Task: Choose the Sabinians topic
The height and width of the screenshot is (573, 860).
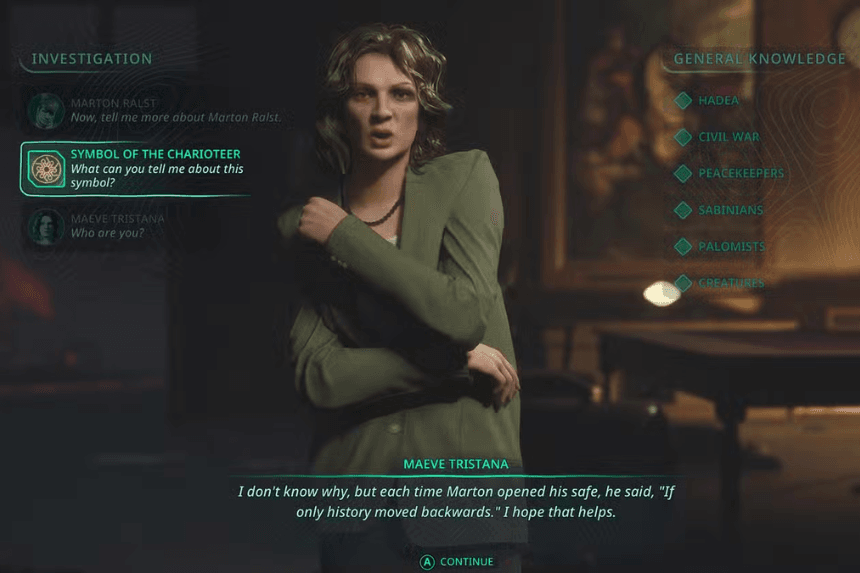Action: (x=730, y=210)
